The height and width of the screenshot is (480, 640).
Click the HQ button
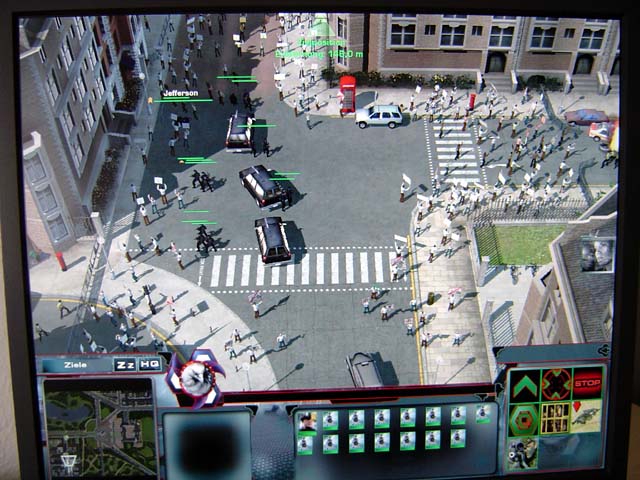pyautogui.click(x=149, y=364)
